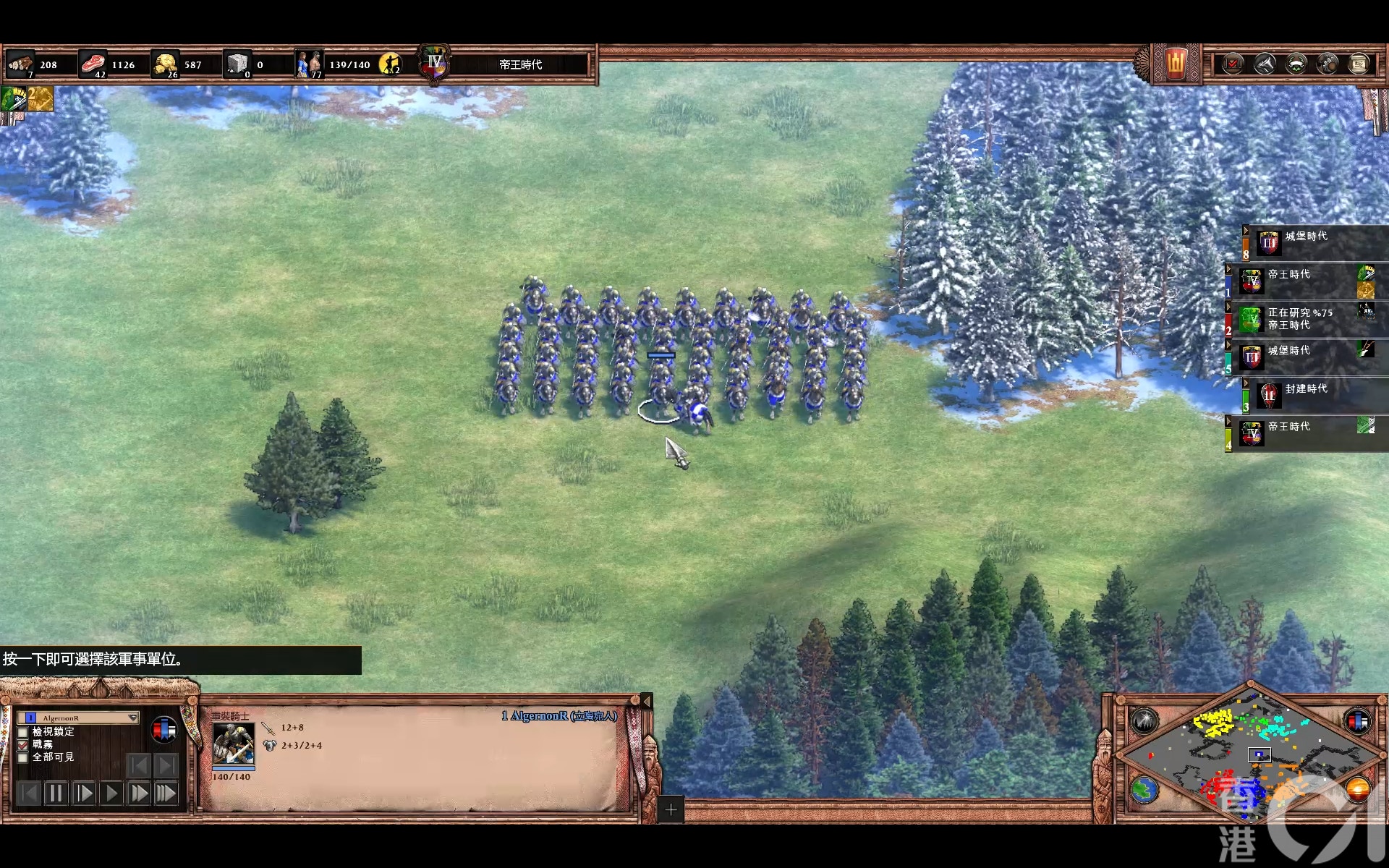1389x868 pixels.
Task: Open the AlgernonR player view dropdown
Action: pyautogui.click(x=132, y=718)
